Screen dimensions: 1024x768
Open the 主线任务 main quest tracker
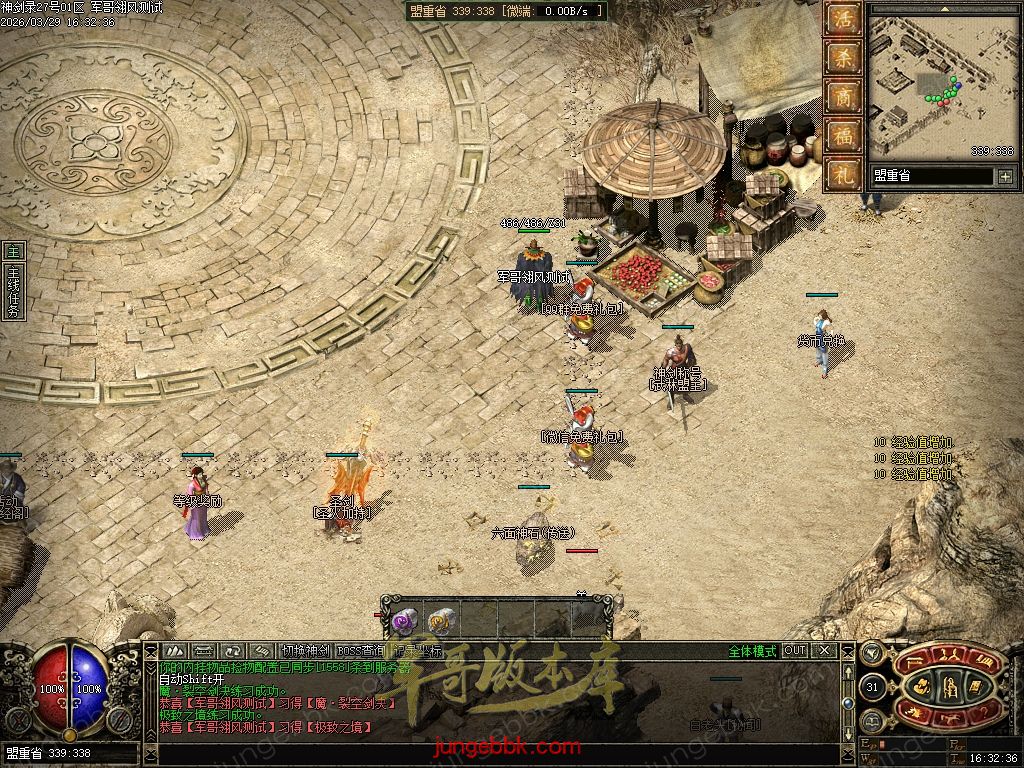coord(13,283)
